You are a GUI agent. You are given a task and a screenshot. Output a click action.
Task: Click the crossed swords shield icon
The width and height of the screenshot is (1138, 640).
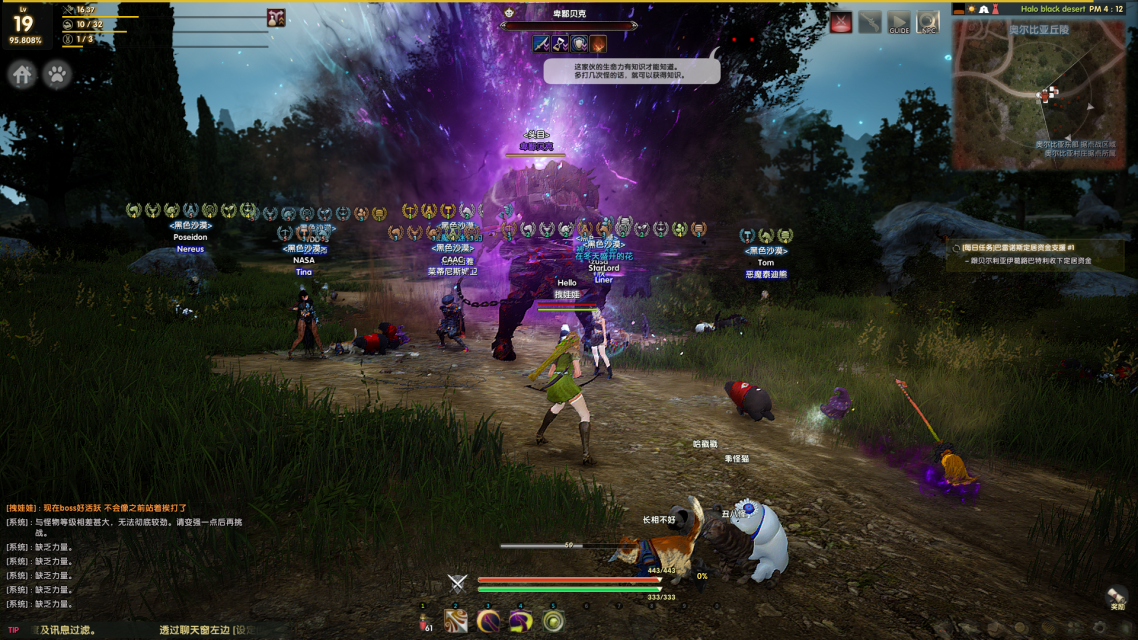click(x=458, y=583)
